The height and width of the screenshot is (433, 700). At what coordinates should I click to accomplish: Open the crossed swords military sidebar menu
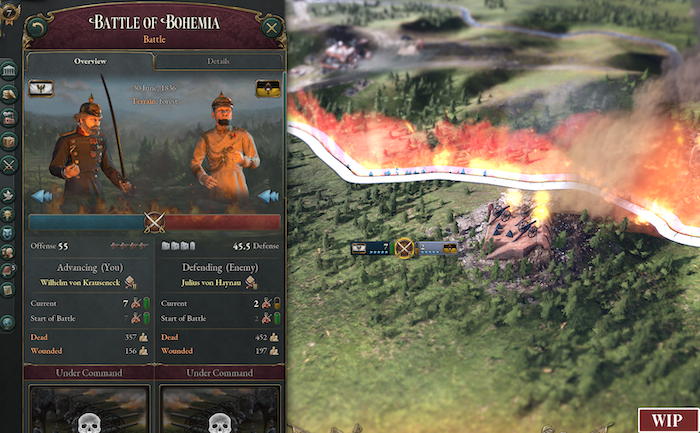click(x=9, y=165)
